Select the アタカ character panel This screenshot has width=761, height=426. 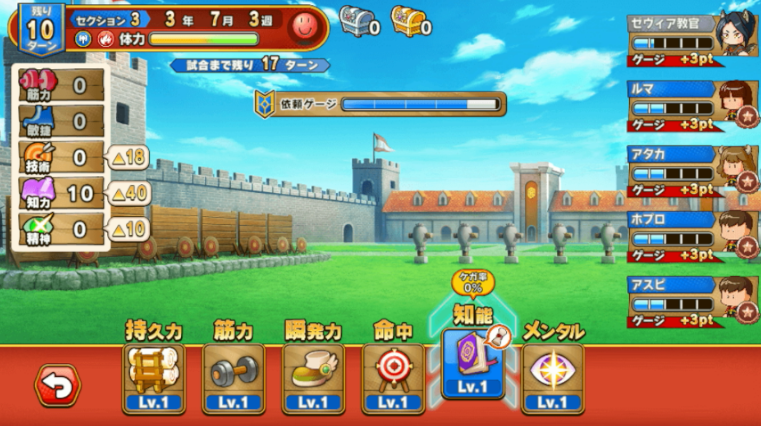(x=691, y=168)
